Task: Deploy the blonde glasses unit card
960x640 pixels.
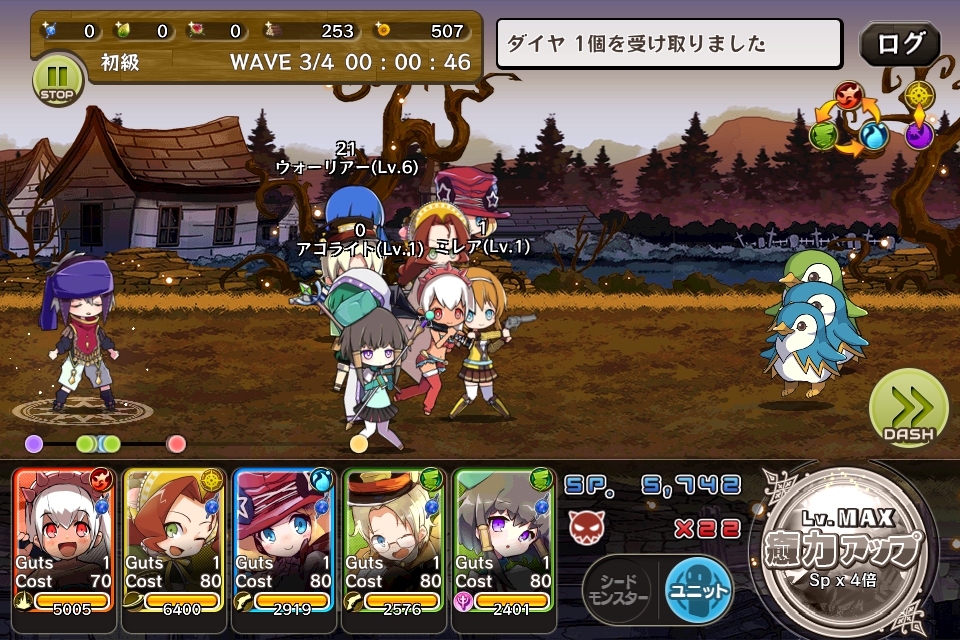Action: click(393, 538)
